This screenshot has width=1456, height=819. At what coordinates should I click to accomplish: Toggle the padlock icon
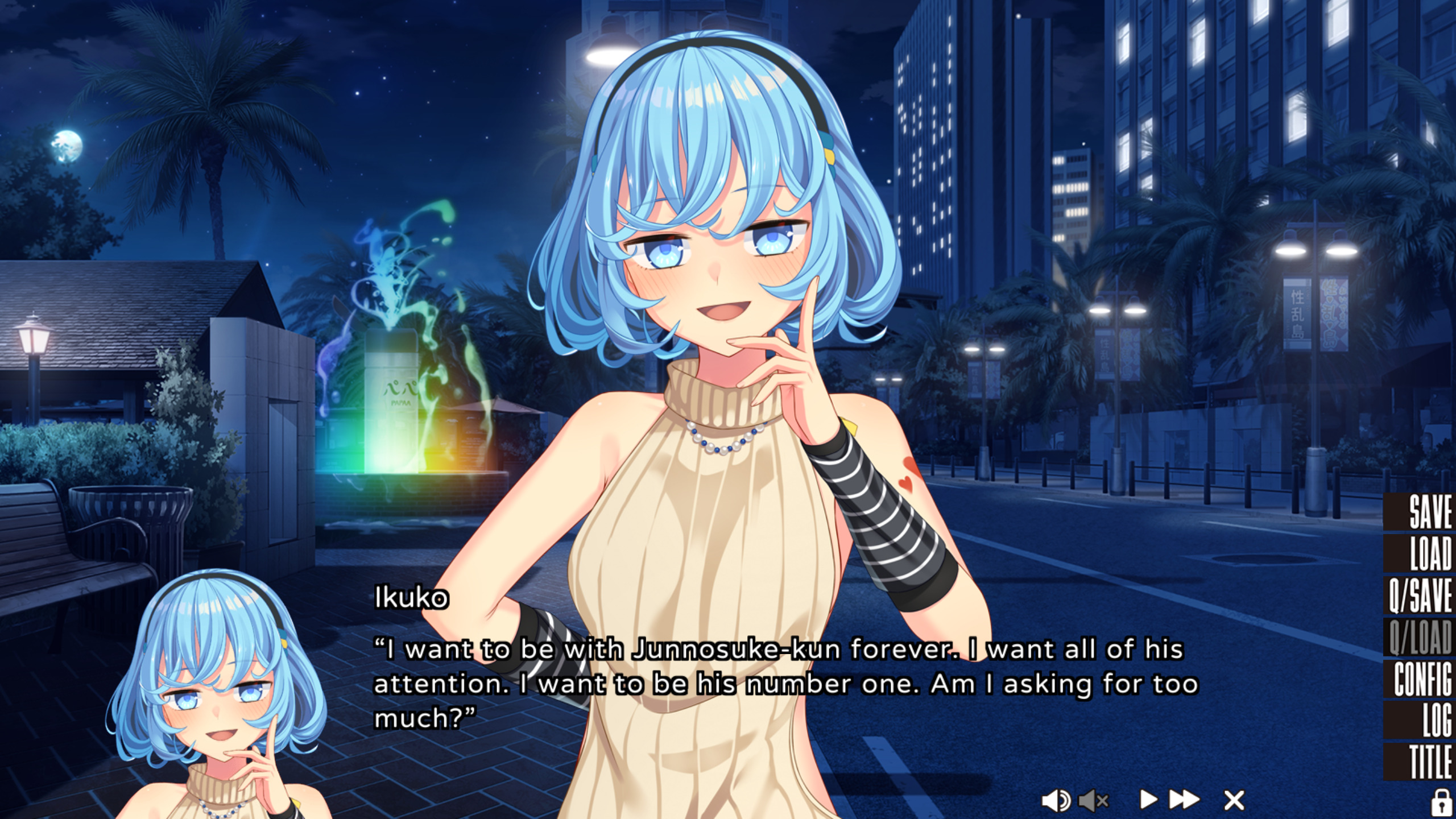[x=1440, y=801]
